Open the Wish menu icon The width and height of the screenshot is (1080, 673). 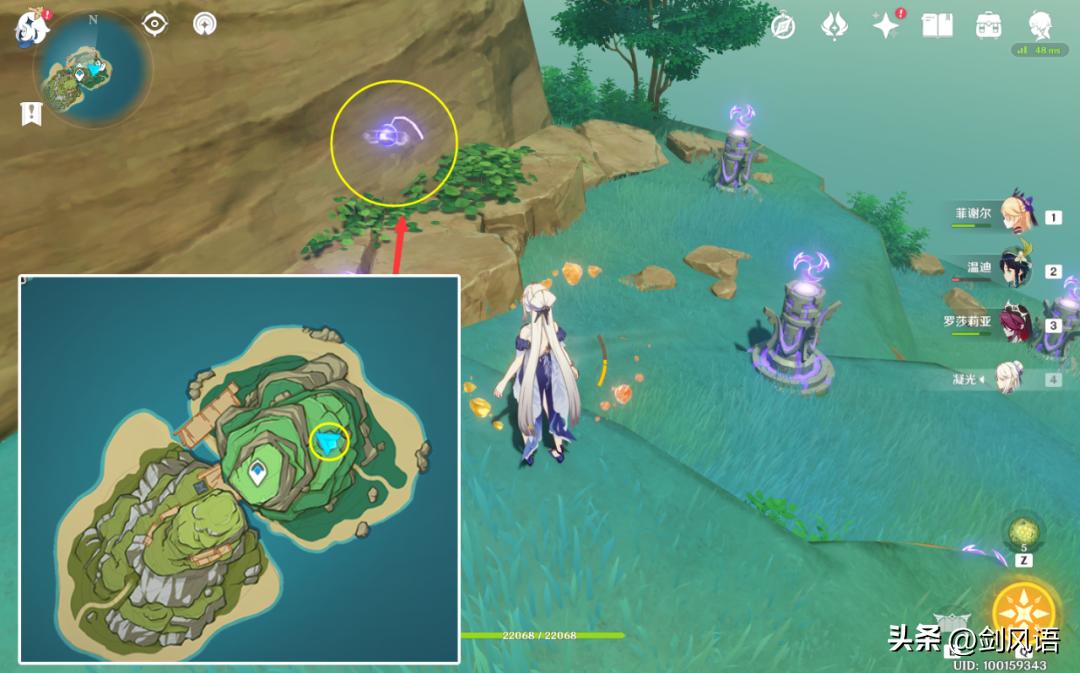(x=835, y=27)
